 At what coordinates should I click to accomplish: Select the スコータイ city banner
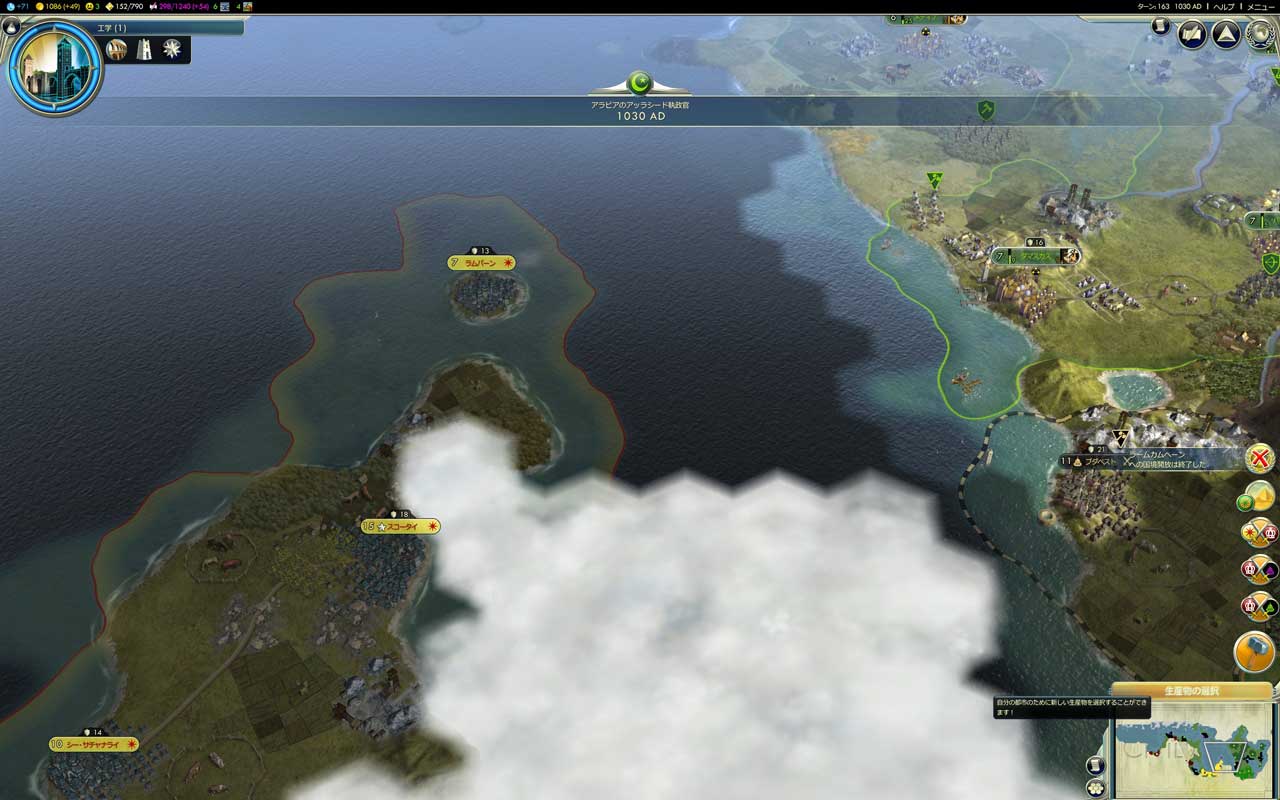(400, 526)
